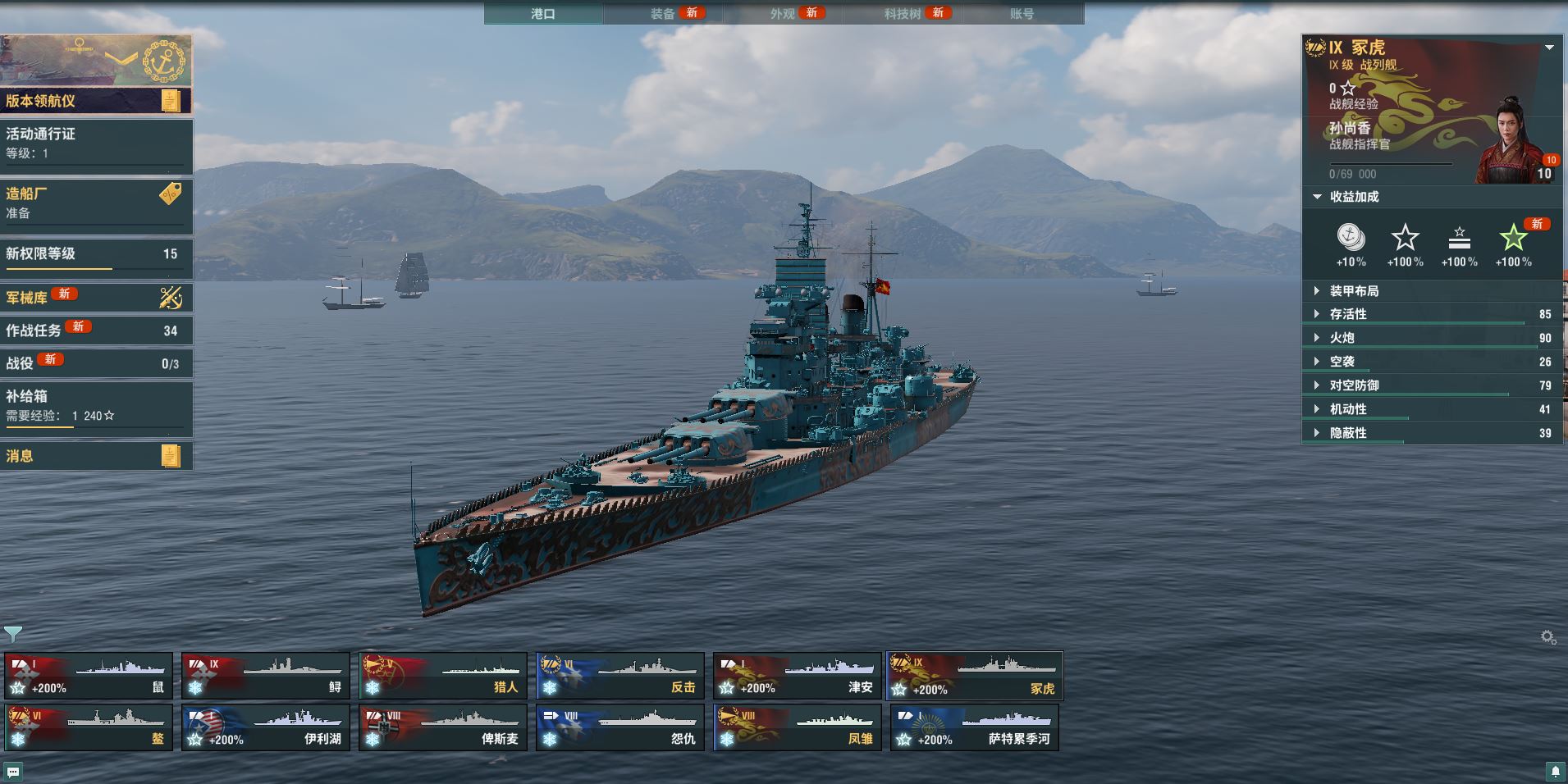This screenshot has height=784, width=1568.
Task: Switch to the 装备 tab
Action: tap(663, 14)
